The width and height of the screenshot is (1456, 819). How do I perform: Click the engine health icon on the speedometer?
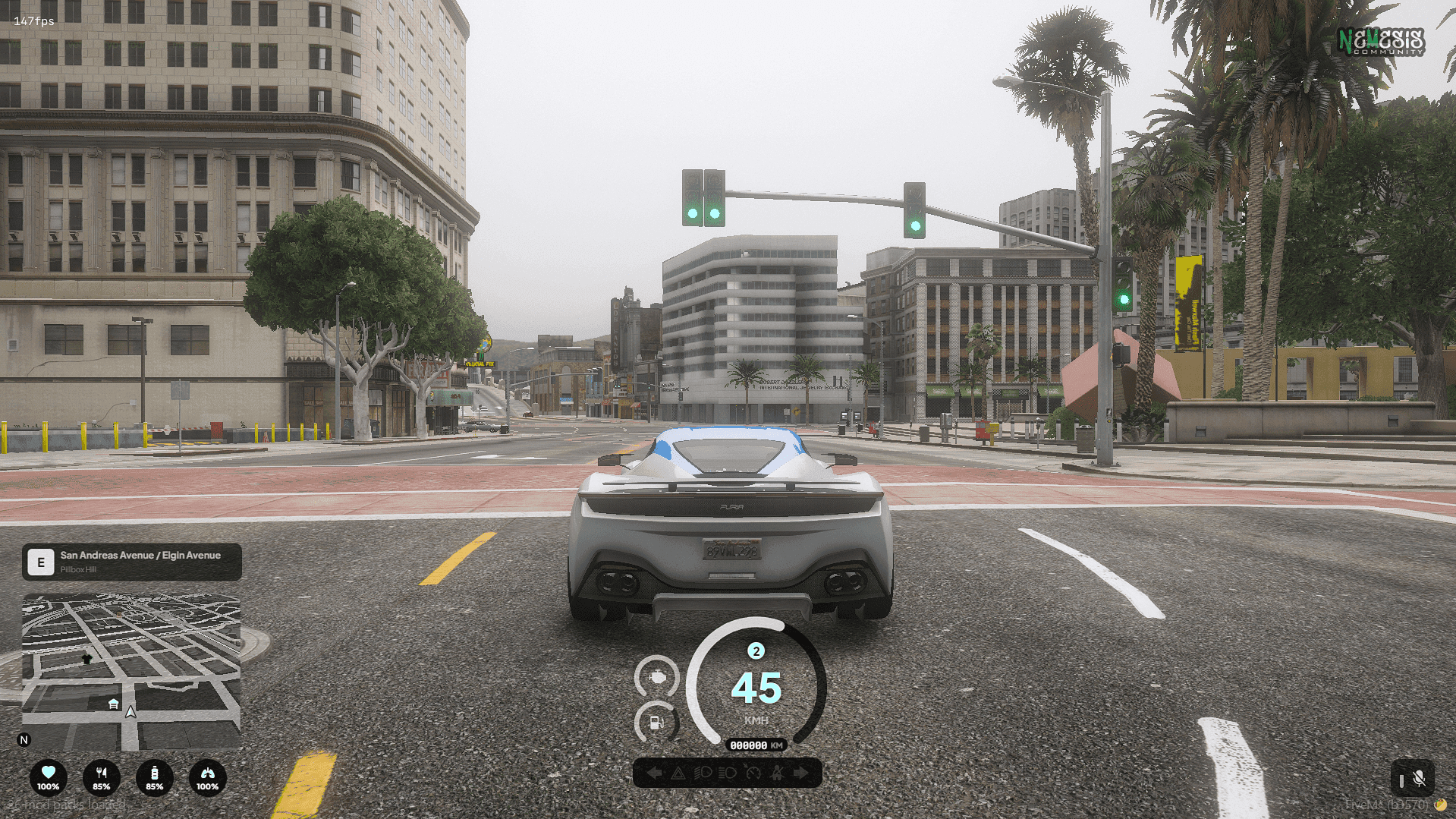(x=657, y=677)
